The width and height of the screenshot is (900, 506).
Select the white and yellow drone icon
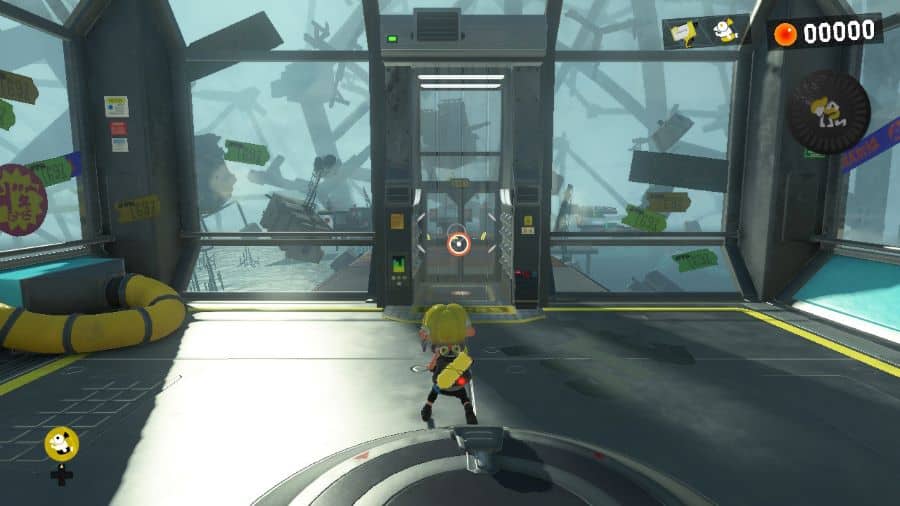[x=726, y=31]
